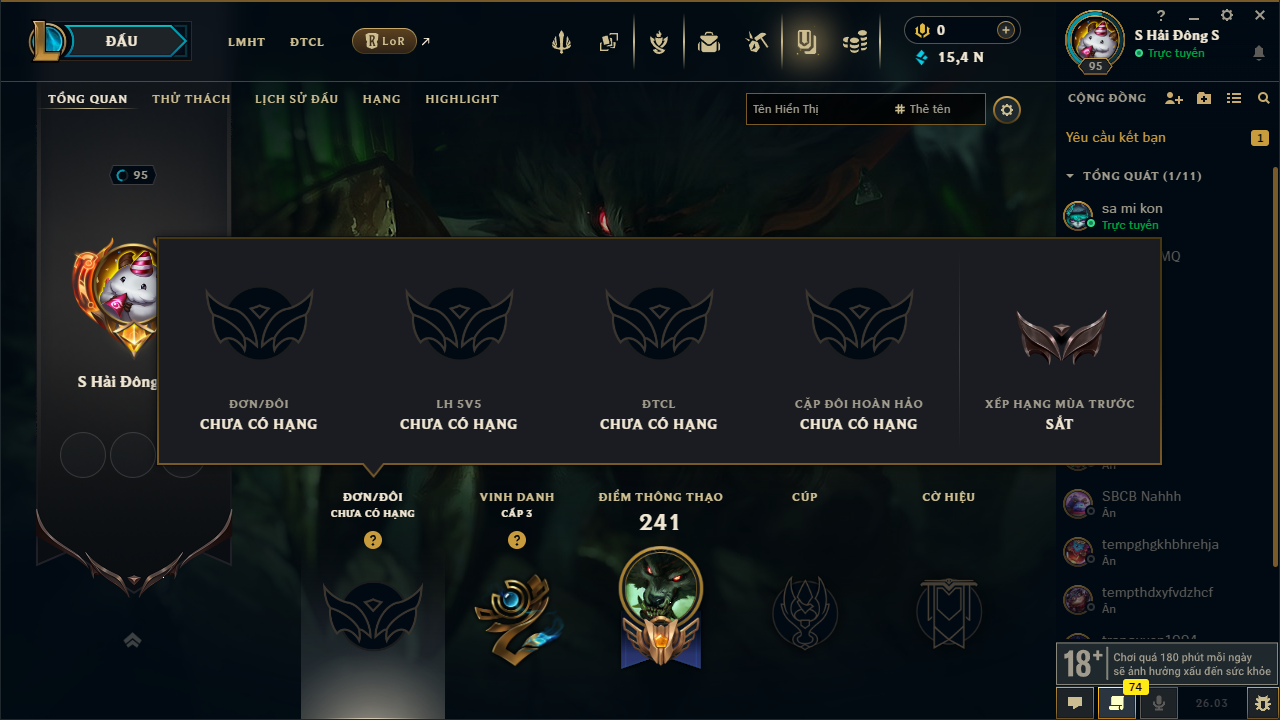Select friend SBCB Nahhh in list
The height and width of the screenshot is (720, 1280).
pyautogui.click(x=1140, y=503)
